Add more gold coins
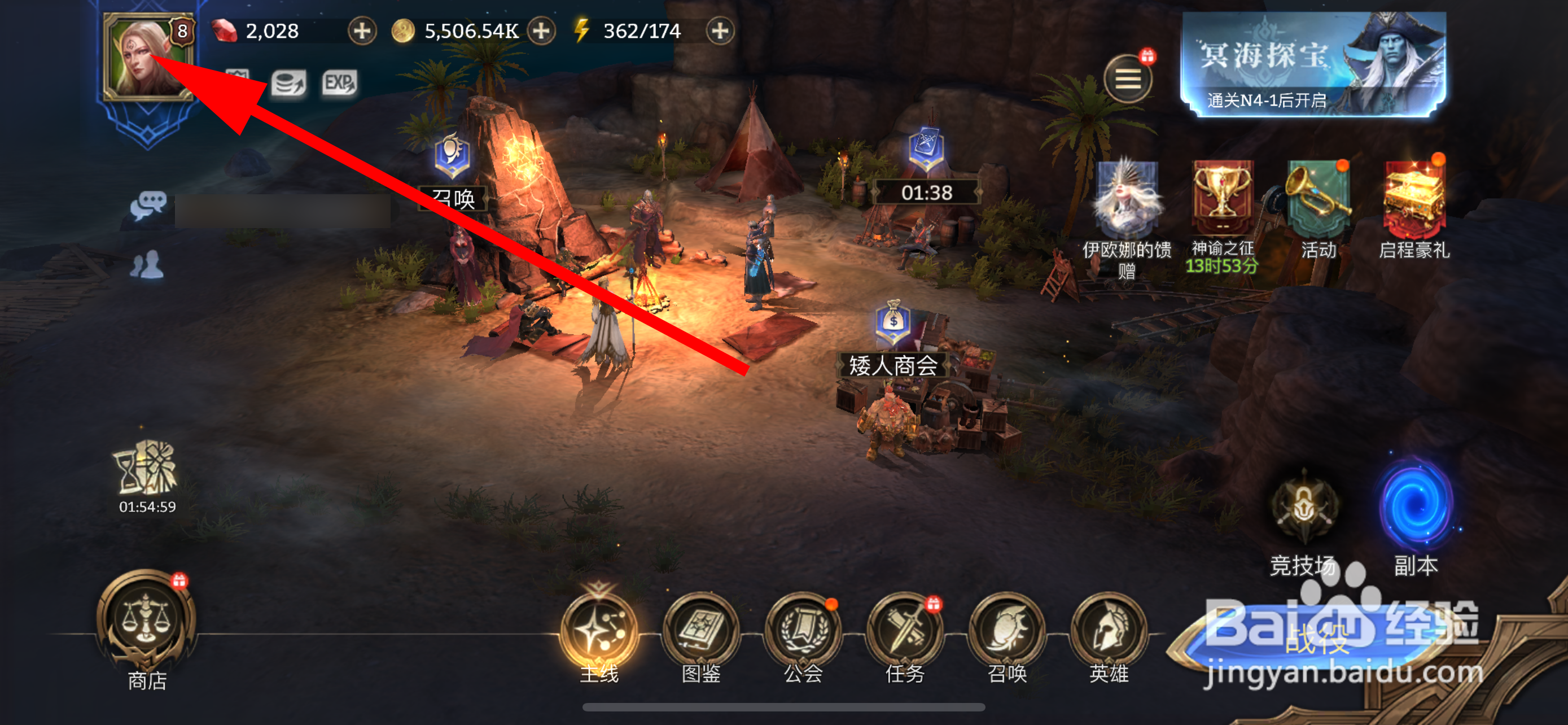The width and height of the screenshot is (1568, 725). coord(541,30)
